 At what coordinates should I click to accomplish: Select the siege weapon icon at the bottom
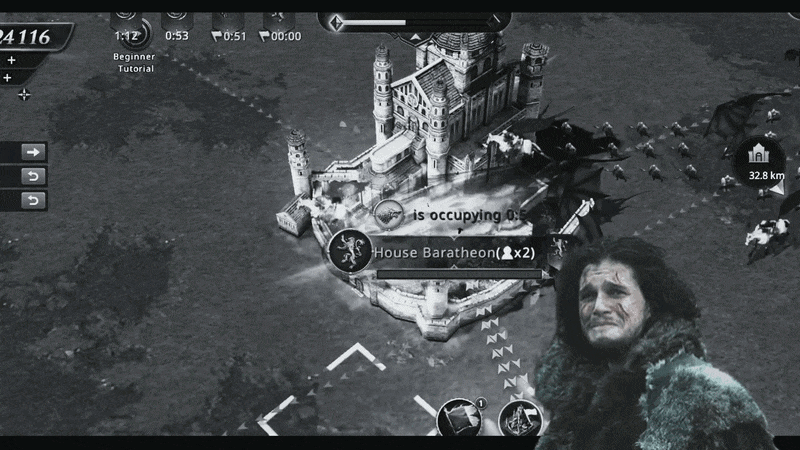[520, 420]
